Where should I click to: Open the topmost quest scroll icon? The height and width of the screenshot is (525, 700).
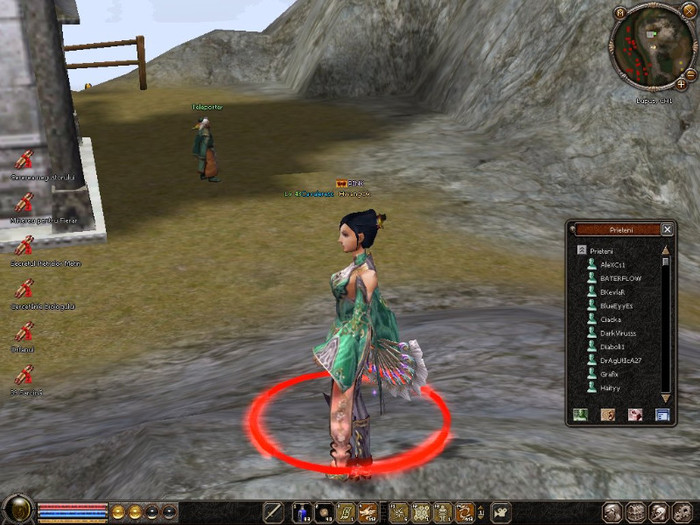tap(24, 159)
